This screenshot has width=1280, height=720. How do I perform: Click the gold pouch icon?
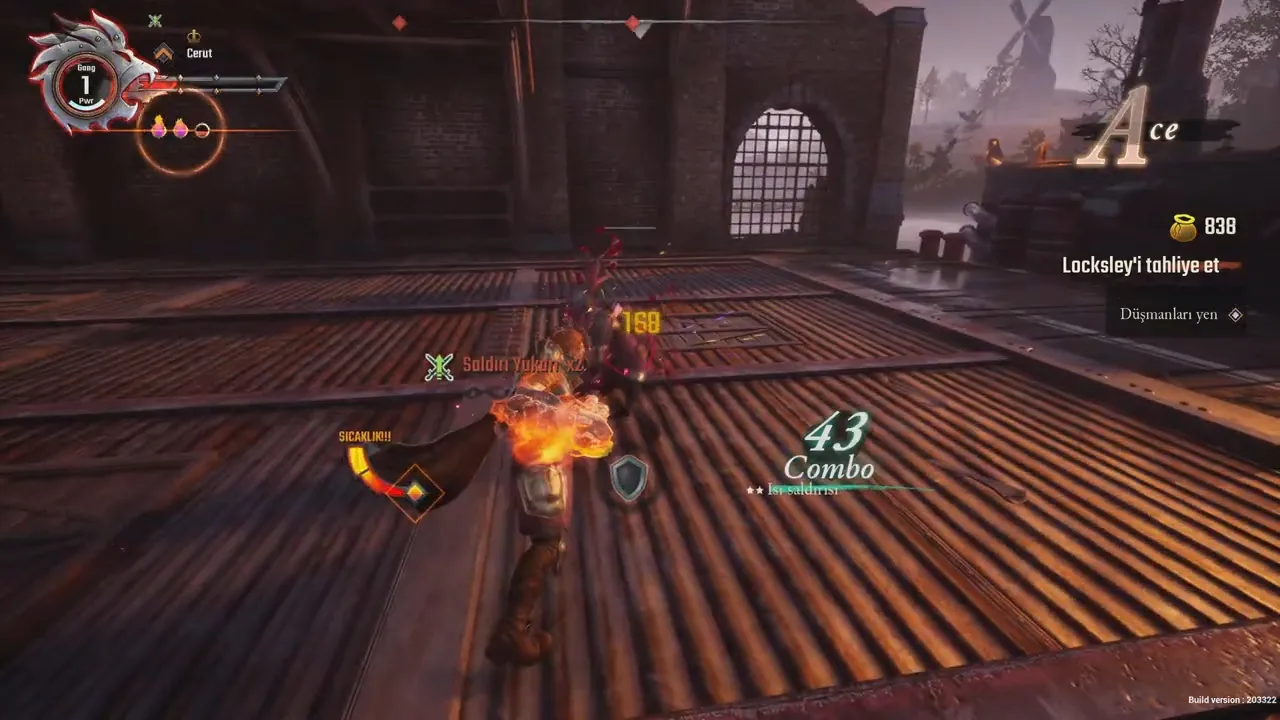1183,228
